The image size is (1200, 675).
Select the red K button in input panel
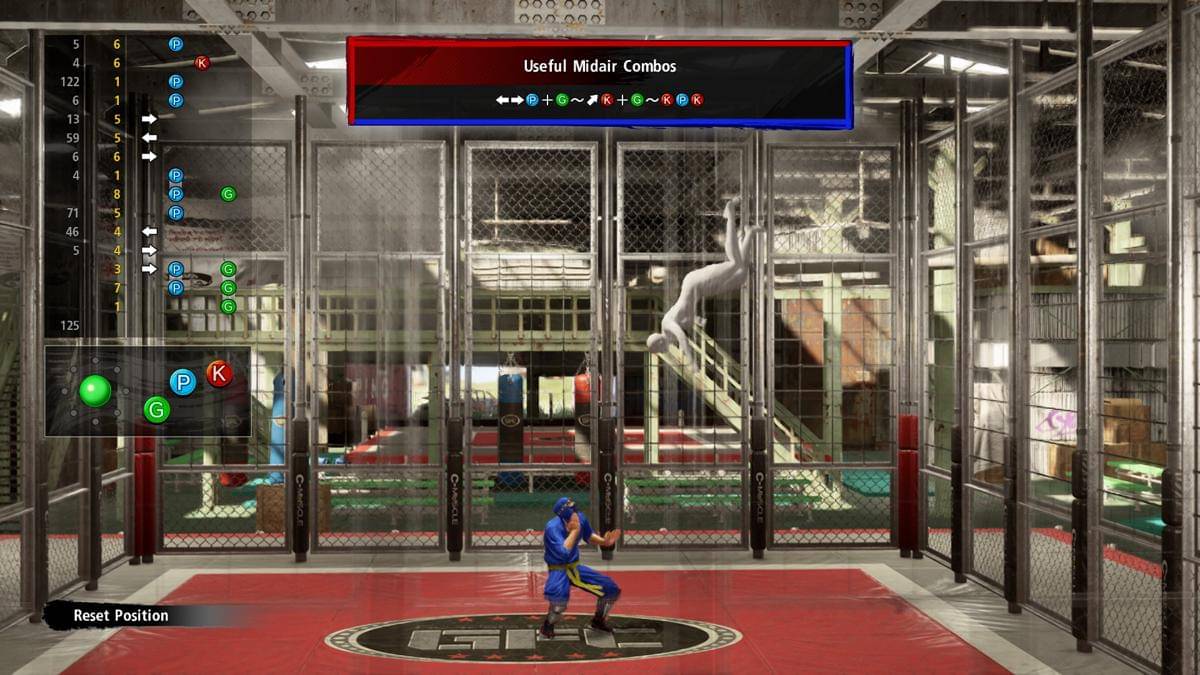coord(219,374)
